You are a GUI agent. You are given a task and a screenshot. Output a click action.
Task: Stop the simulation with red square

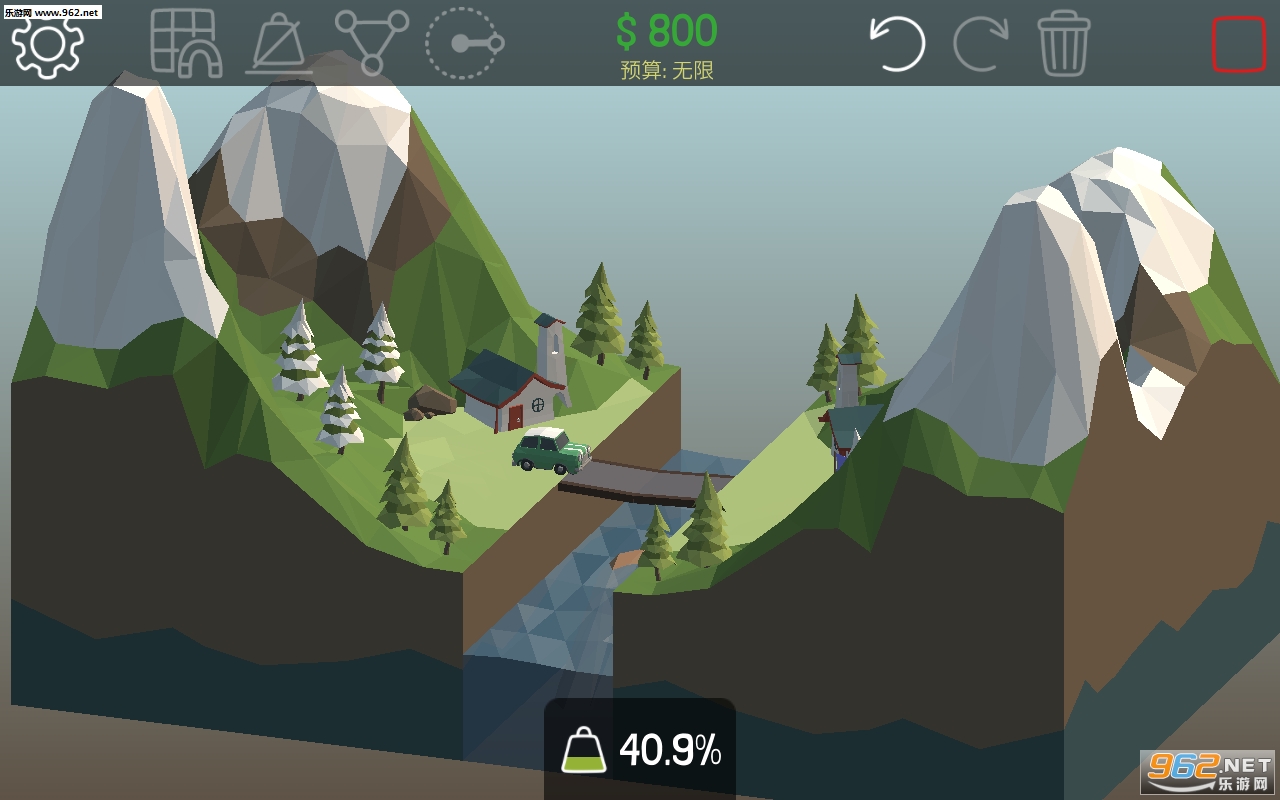tap(1238, 44)
